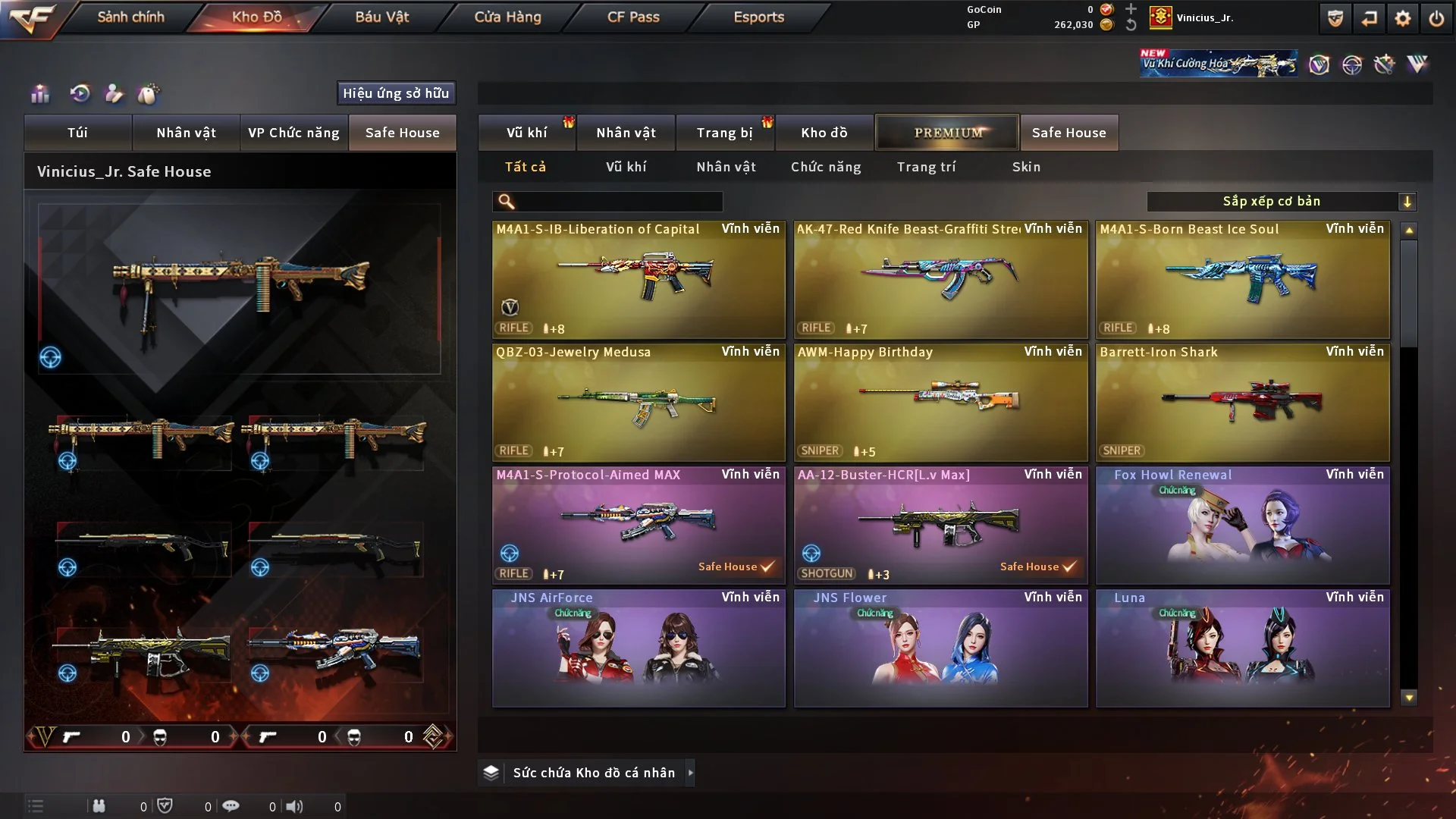
Task: Click the Hiệu ứng sở hữu button
Action: click(396, 93)
